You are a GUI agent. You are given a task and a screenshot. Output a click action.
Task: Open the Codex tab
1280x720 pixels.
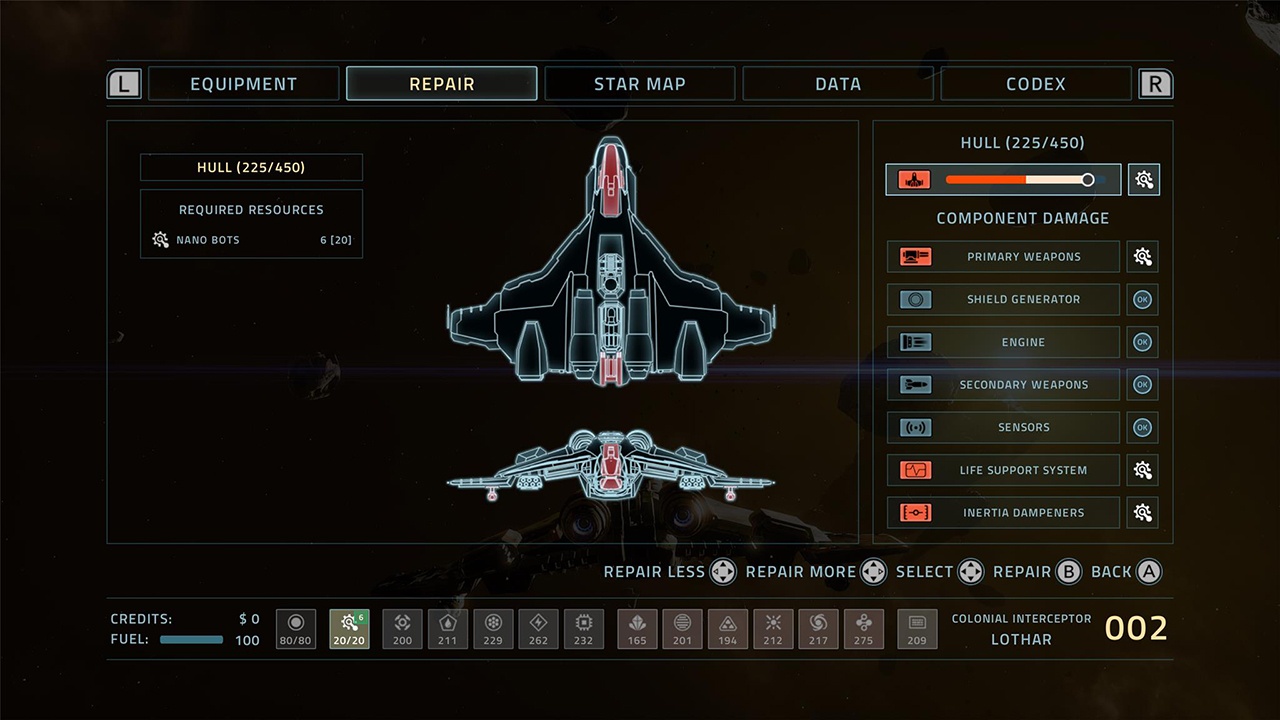[1035, 84]
